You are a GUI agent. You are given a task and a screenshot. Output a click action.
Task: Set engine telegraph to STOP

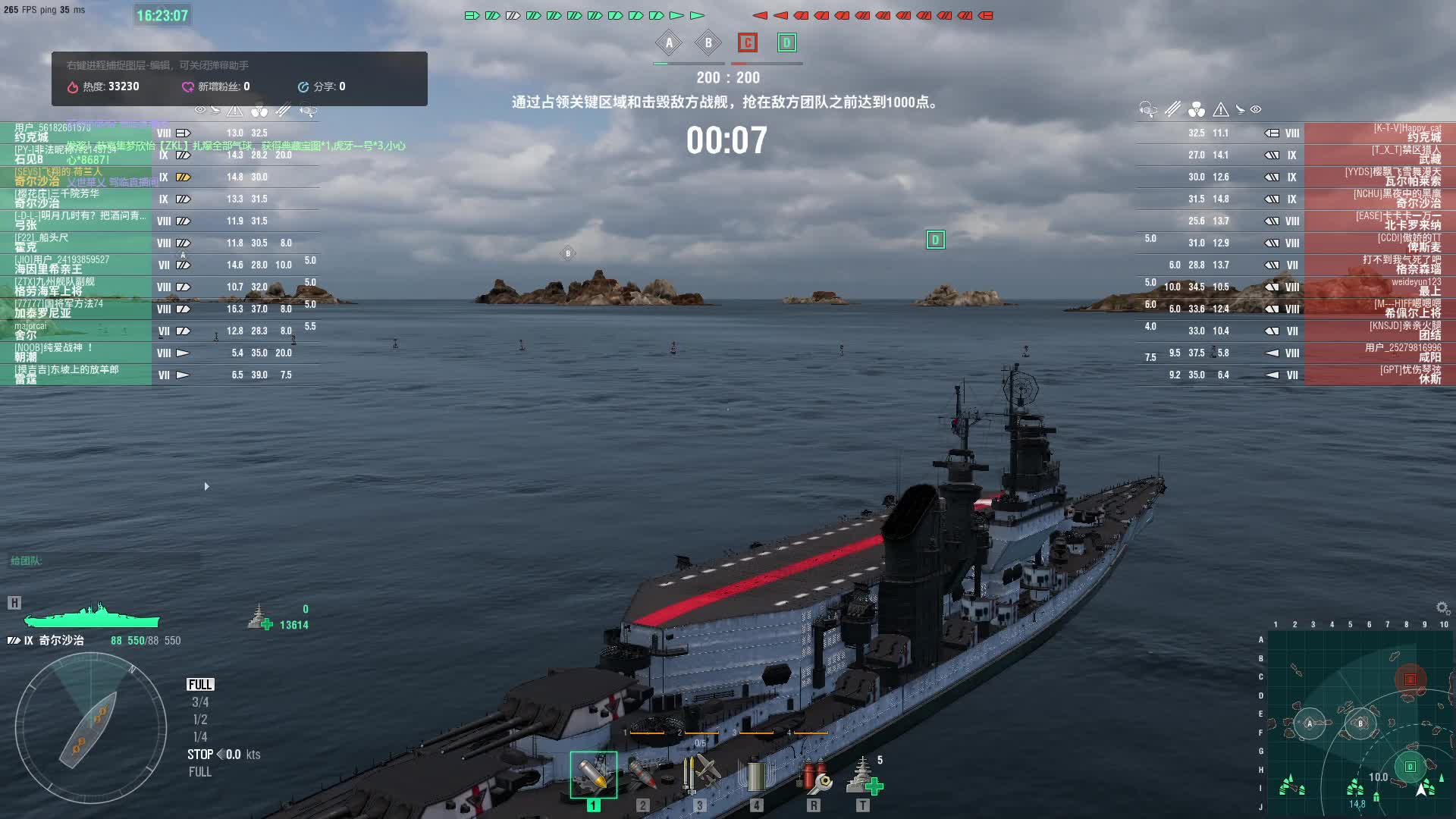click(x=200, y=755)
